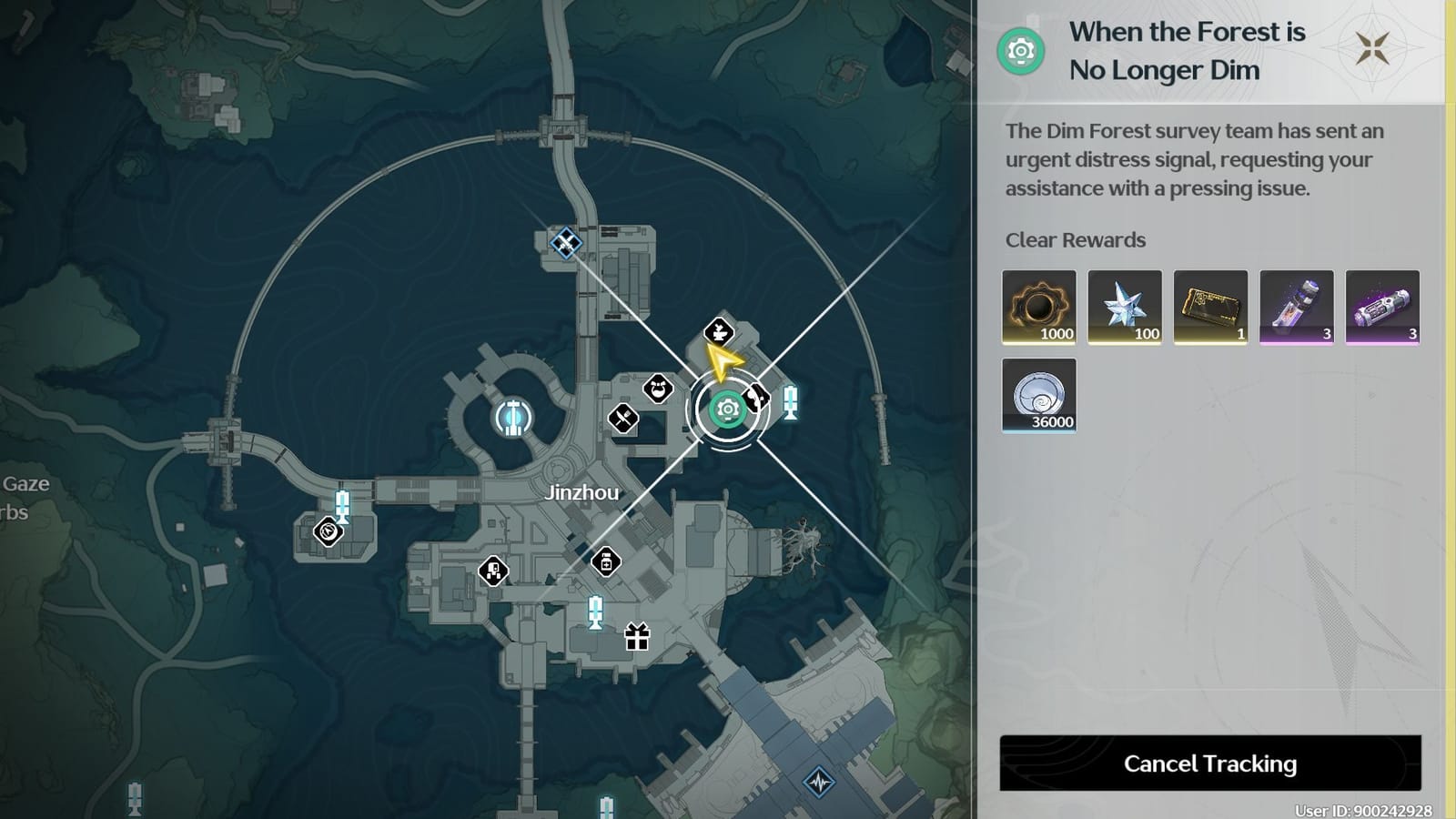Open the fast travel waypoint north of Jinzhou

566,241
